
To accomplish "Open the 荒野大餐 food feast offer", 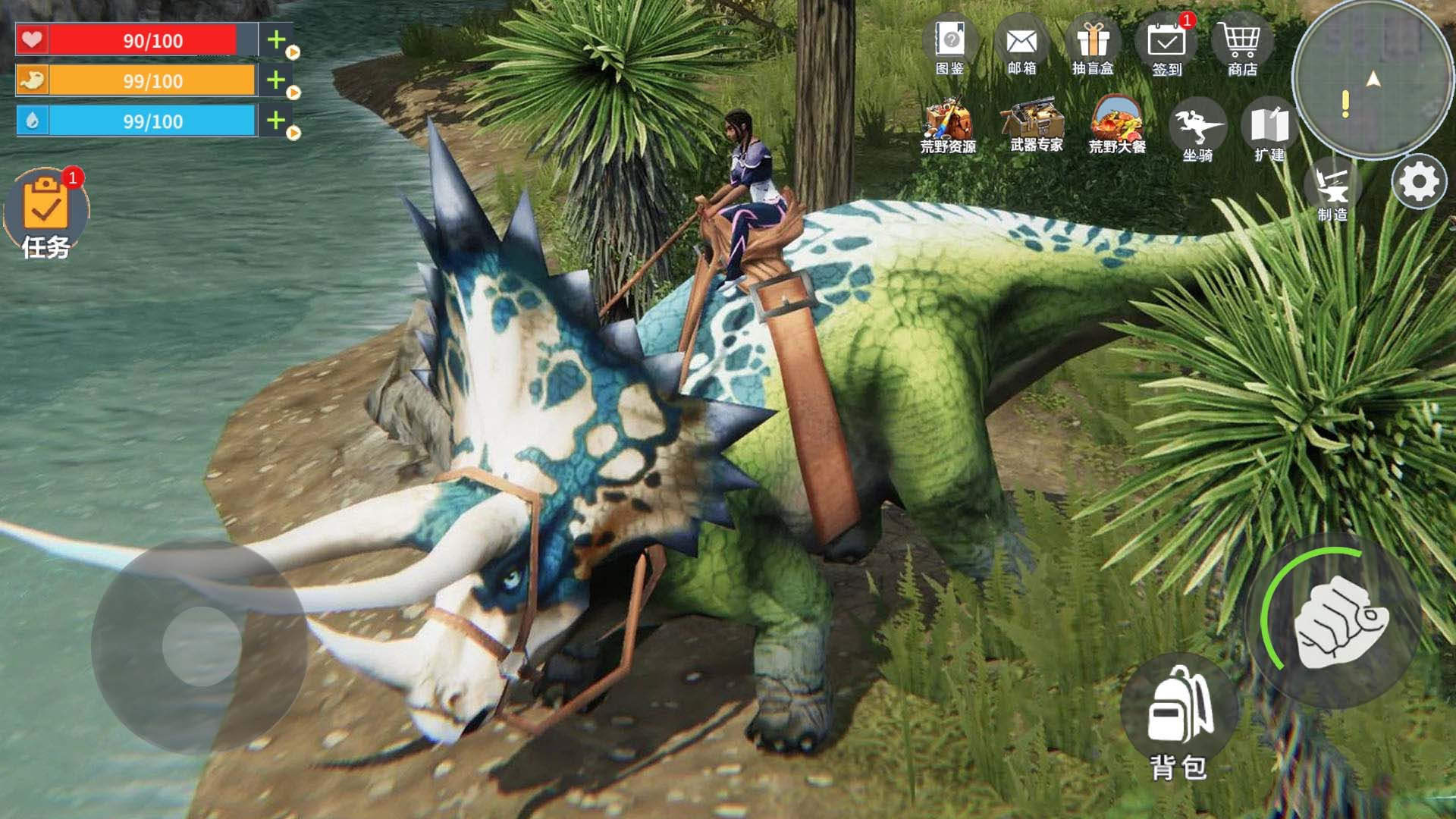I will pos(1117,124).
